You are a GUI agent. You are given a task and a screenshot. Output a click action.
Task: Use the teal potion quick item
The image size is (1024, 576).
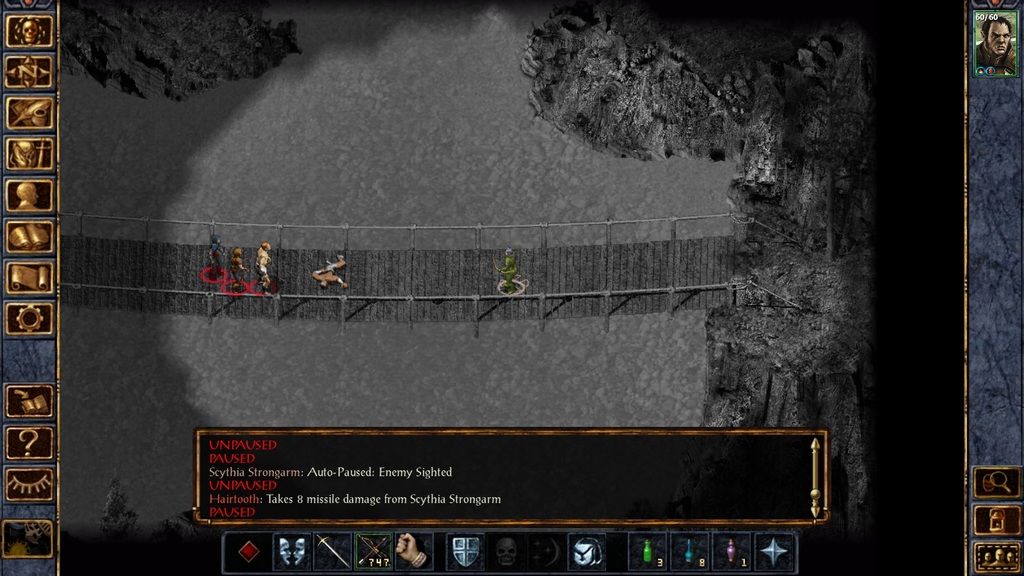point(689,552)
